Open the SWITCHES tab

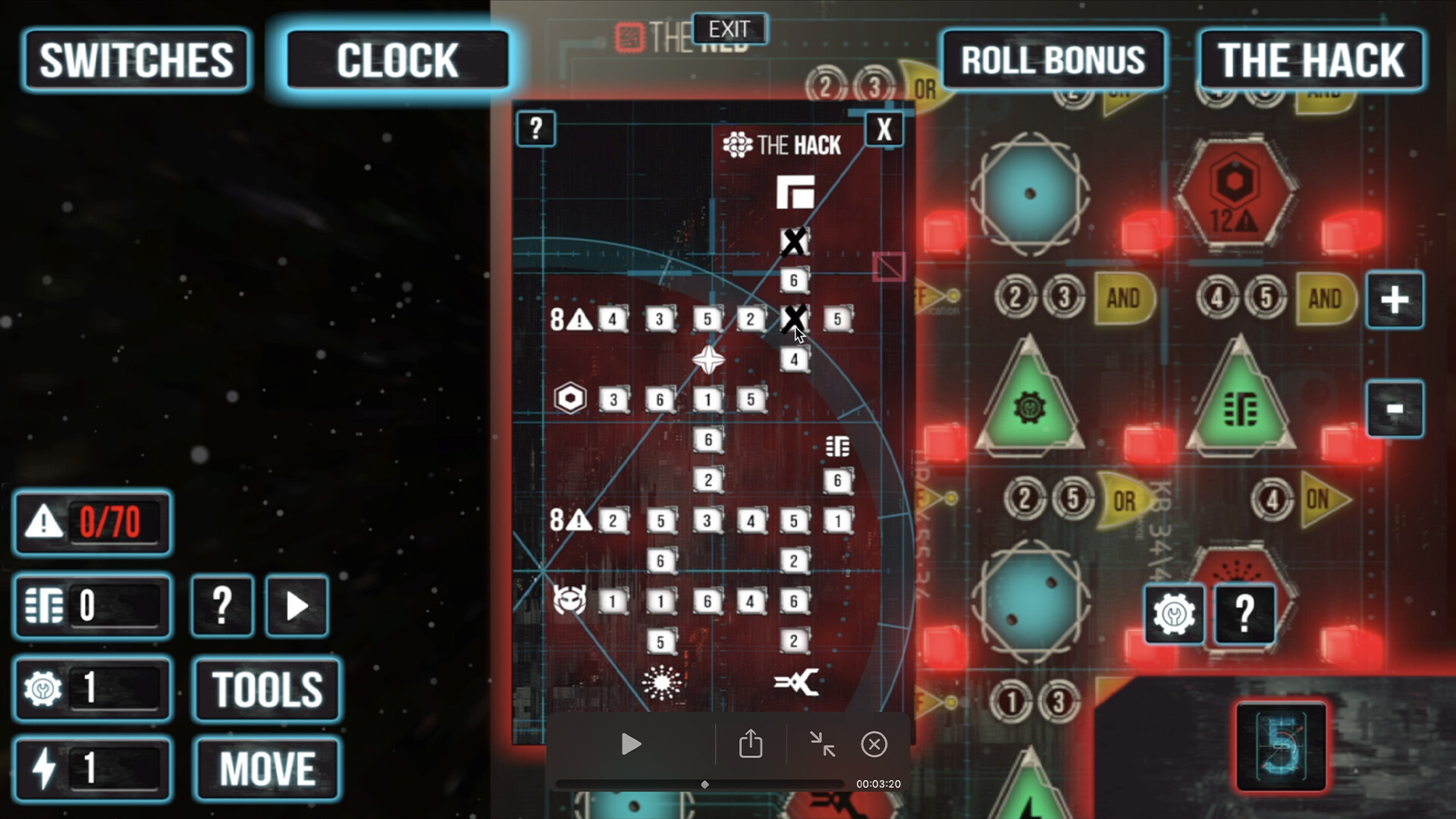click(136, 61)
